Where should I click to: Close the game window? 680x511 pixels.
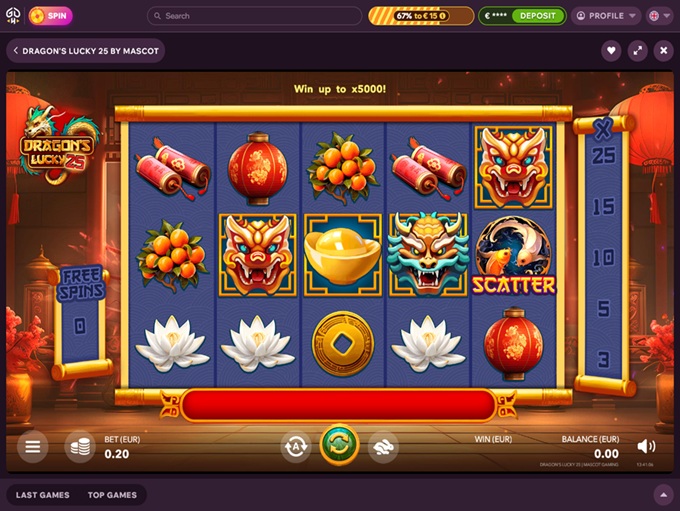point(663,51)
